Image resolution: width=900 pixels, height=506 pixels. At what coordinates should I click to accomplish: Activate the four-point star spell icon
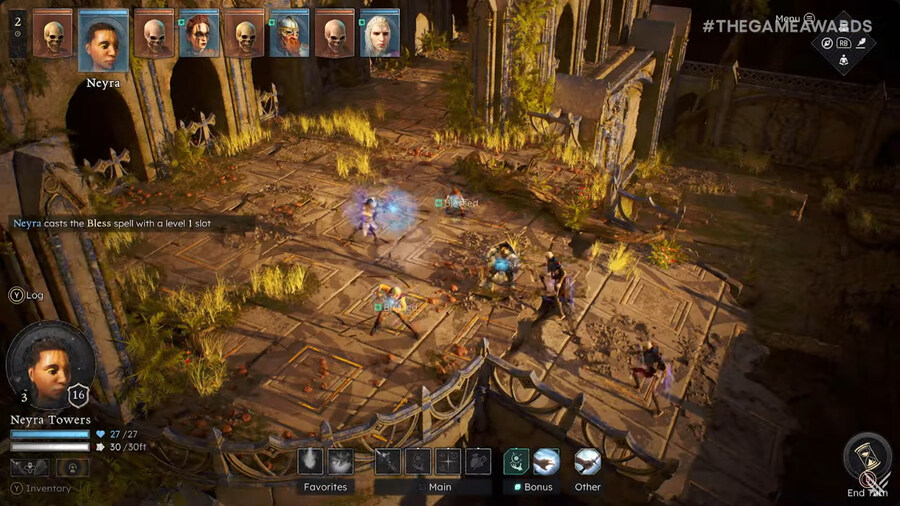coord(448,461)
